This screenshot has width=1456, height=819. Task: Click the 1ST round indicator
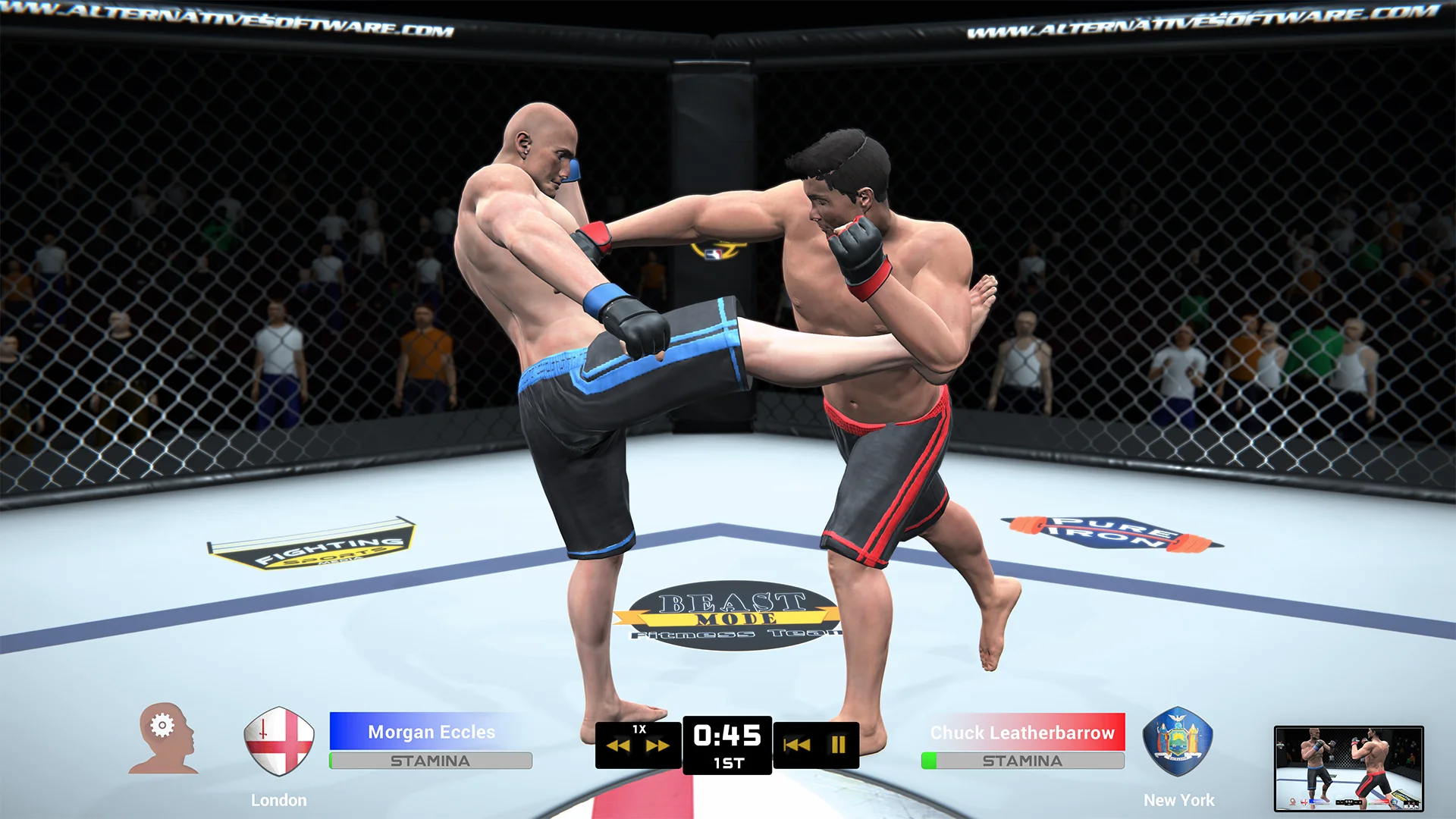click(x=730, y=764)
